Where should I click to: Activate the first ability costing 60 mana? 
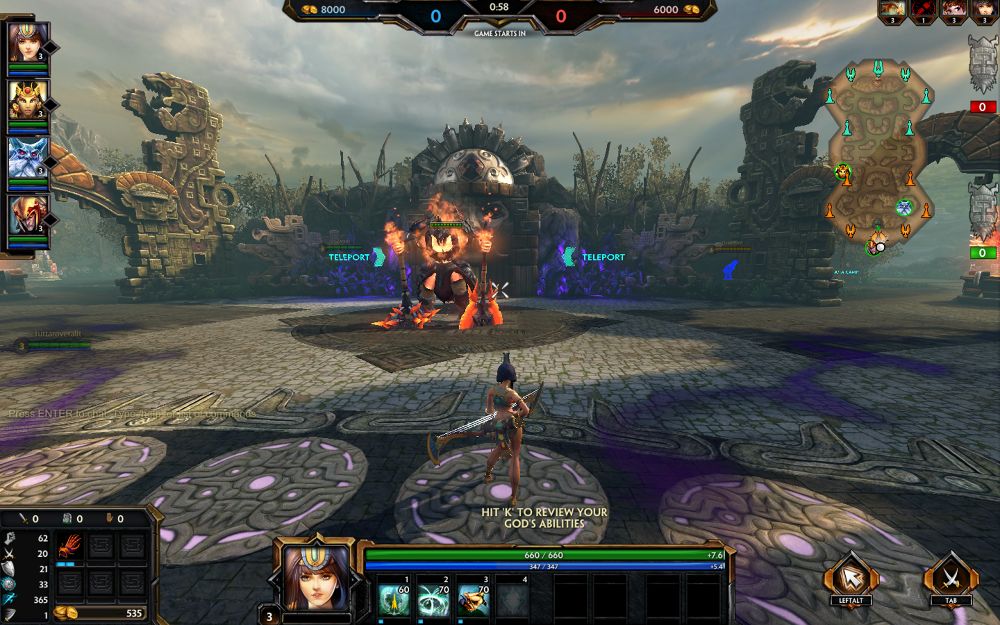click(x=394, y=599)
